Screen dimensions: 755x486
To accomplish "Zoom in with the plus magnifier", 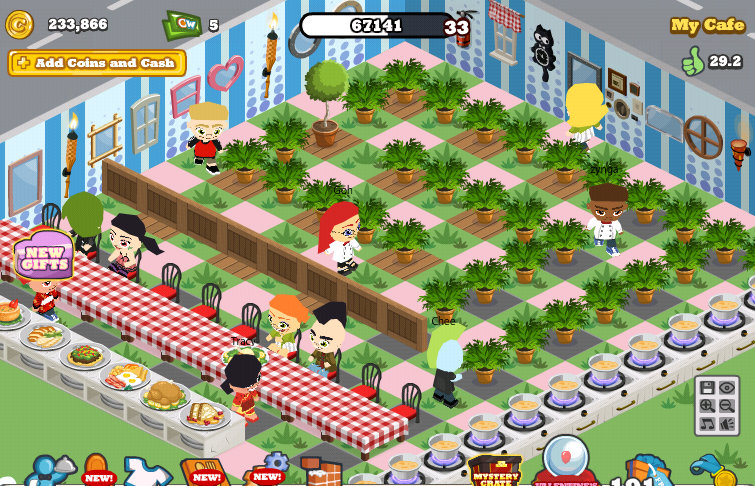I will click(707, 406).
